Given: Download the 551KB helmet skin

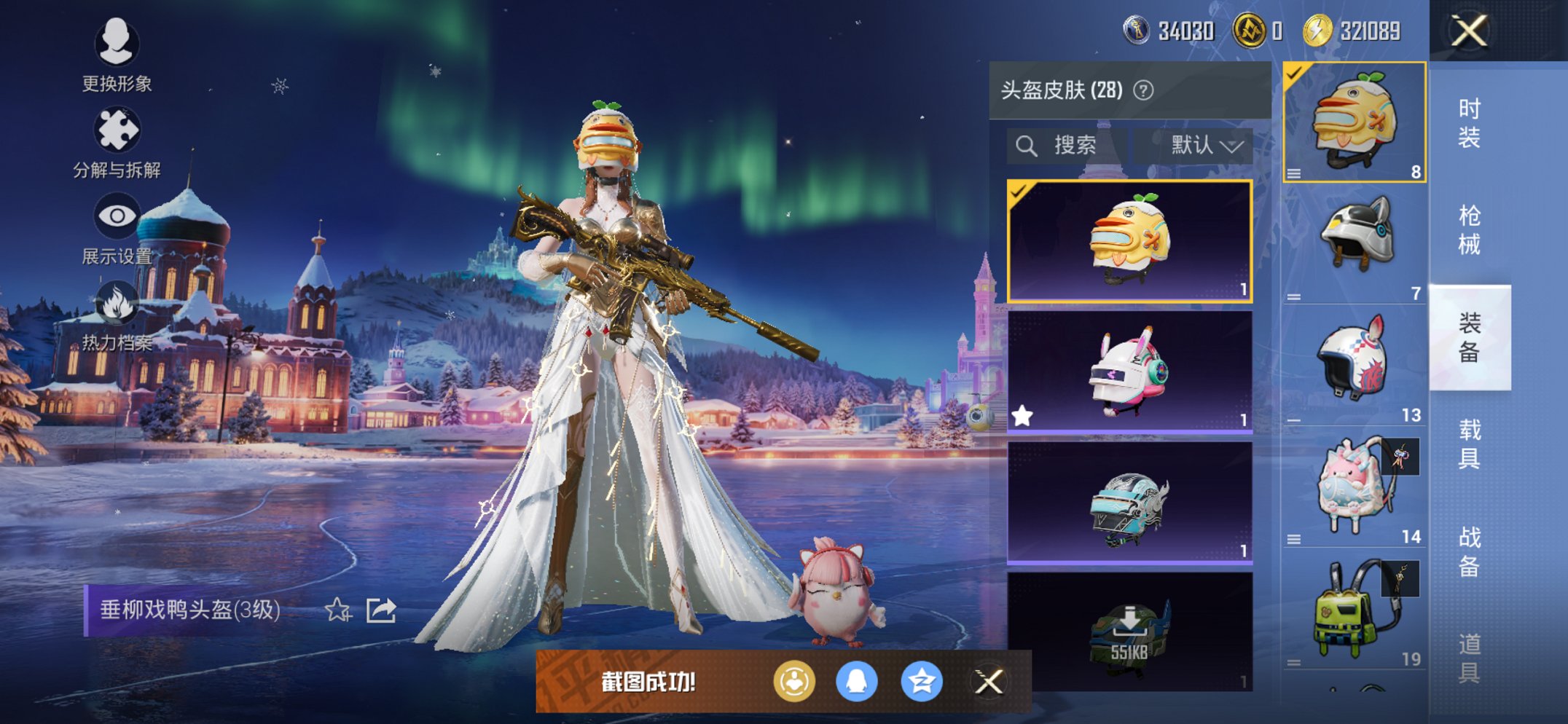Looking at the screenshot, I should pyautogui.click(x=1129, y=631).
